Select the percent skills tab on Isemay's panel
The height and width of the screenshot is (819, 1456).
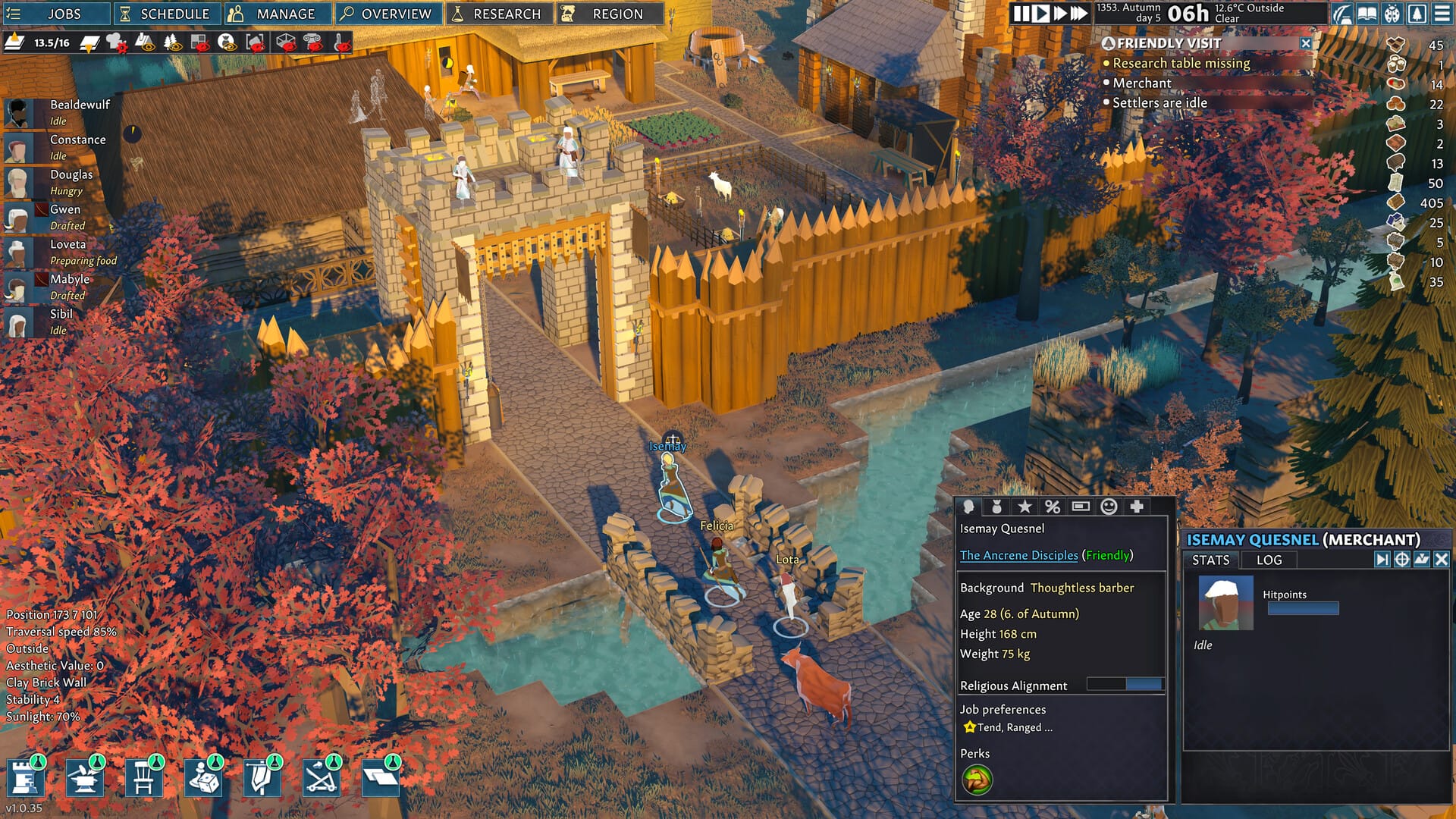coord(1053,507)
